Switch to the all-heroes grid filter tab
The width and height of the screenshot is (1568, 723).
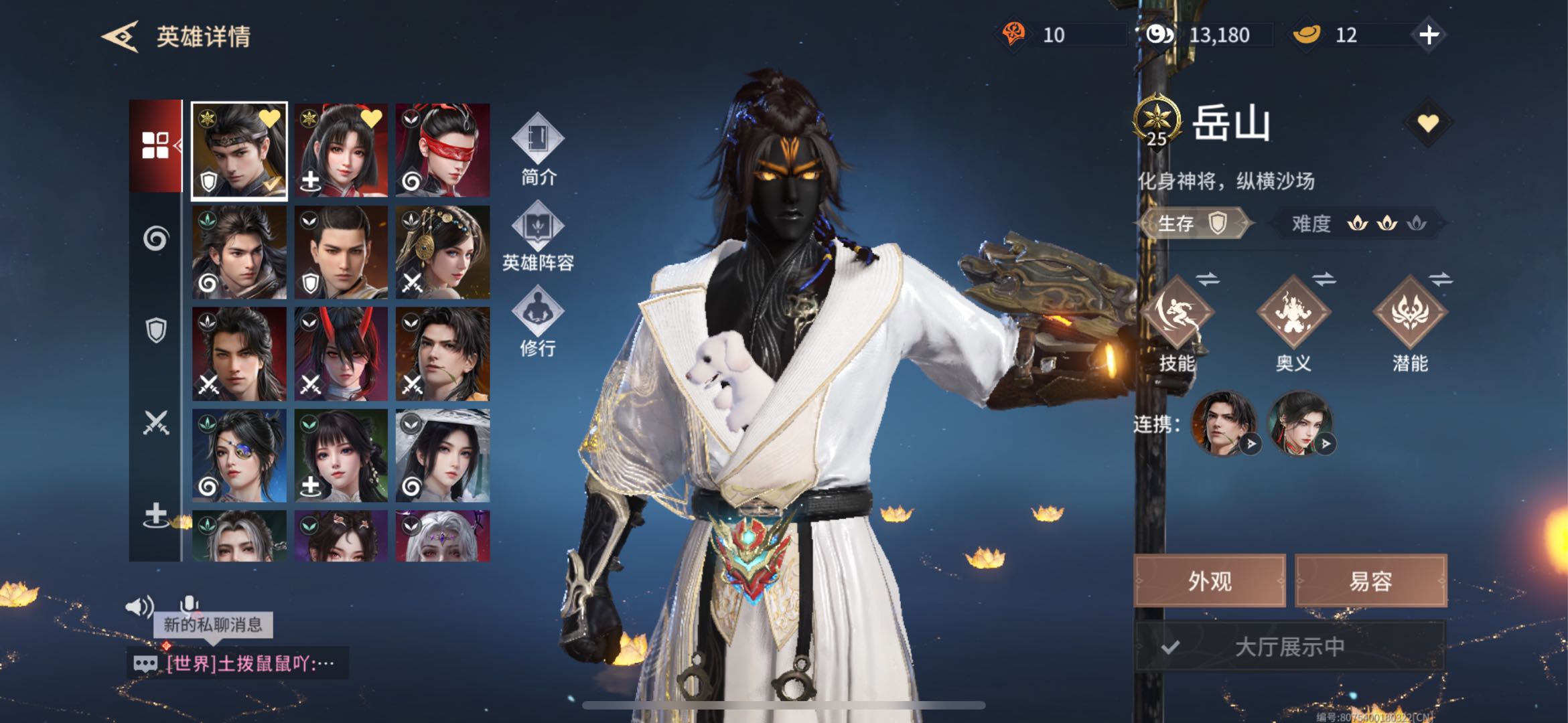(155, 145)
